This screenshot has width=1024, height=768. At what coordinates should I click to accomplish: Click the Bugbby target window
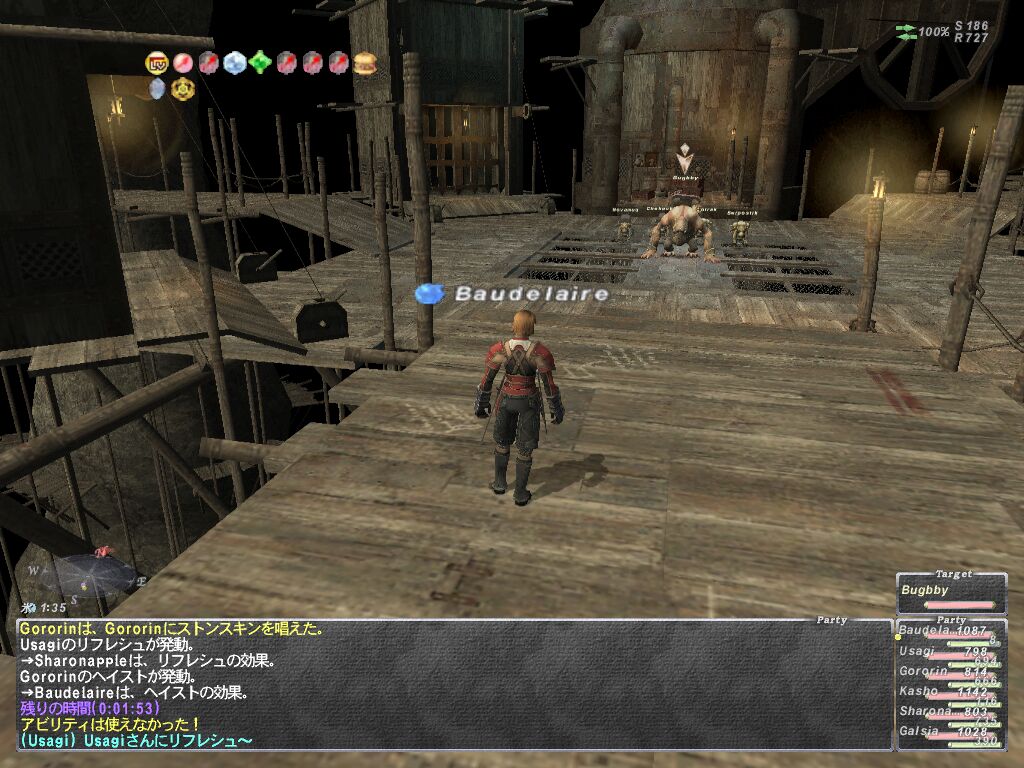click(951, 593)
